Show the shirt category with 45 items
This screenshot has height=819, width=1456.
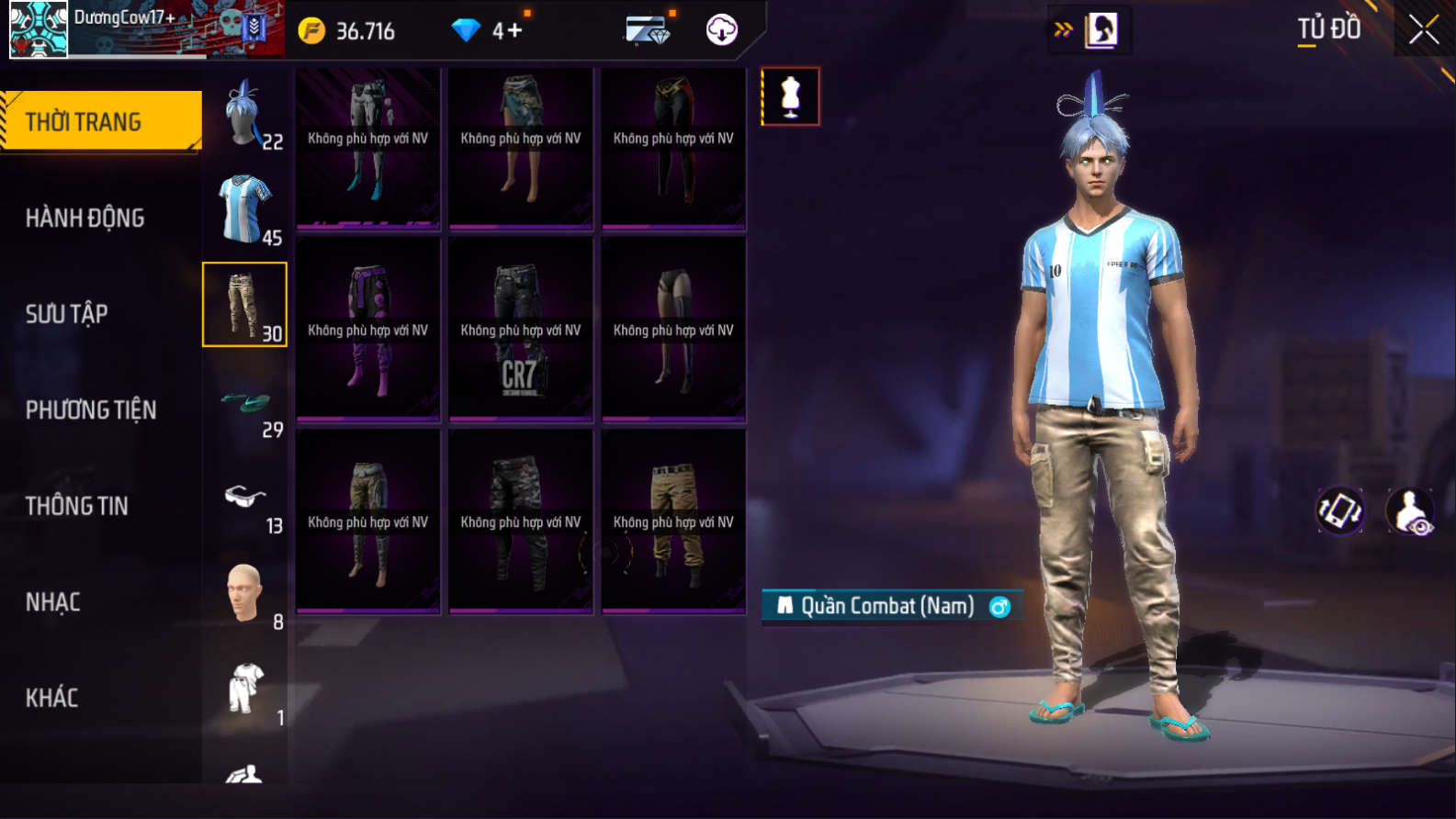click(x=245, y=210)
